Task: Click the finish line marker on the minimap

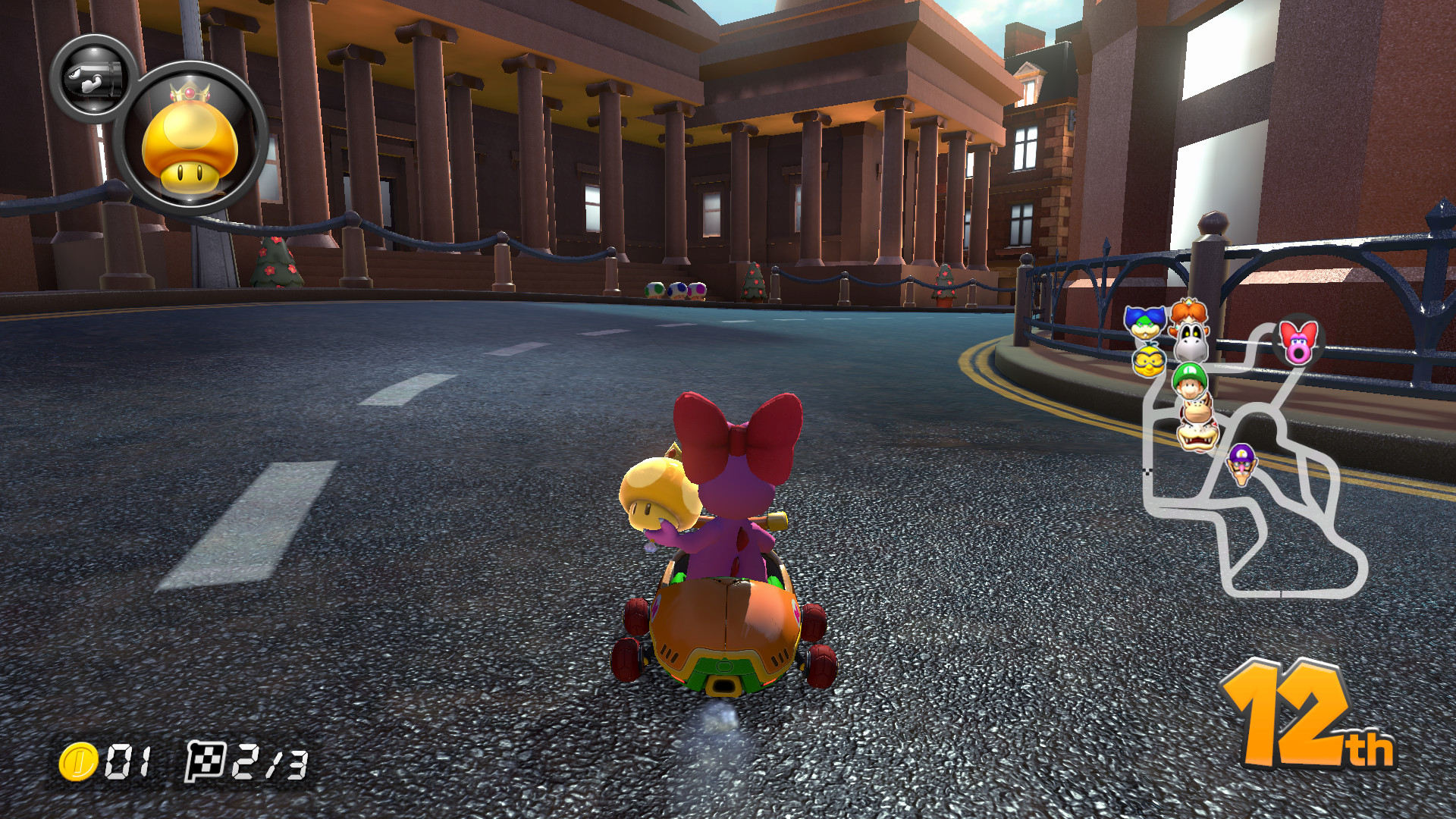Action: pos(1148,471)
